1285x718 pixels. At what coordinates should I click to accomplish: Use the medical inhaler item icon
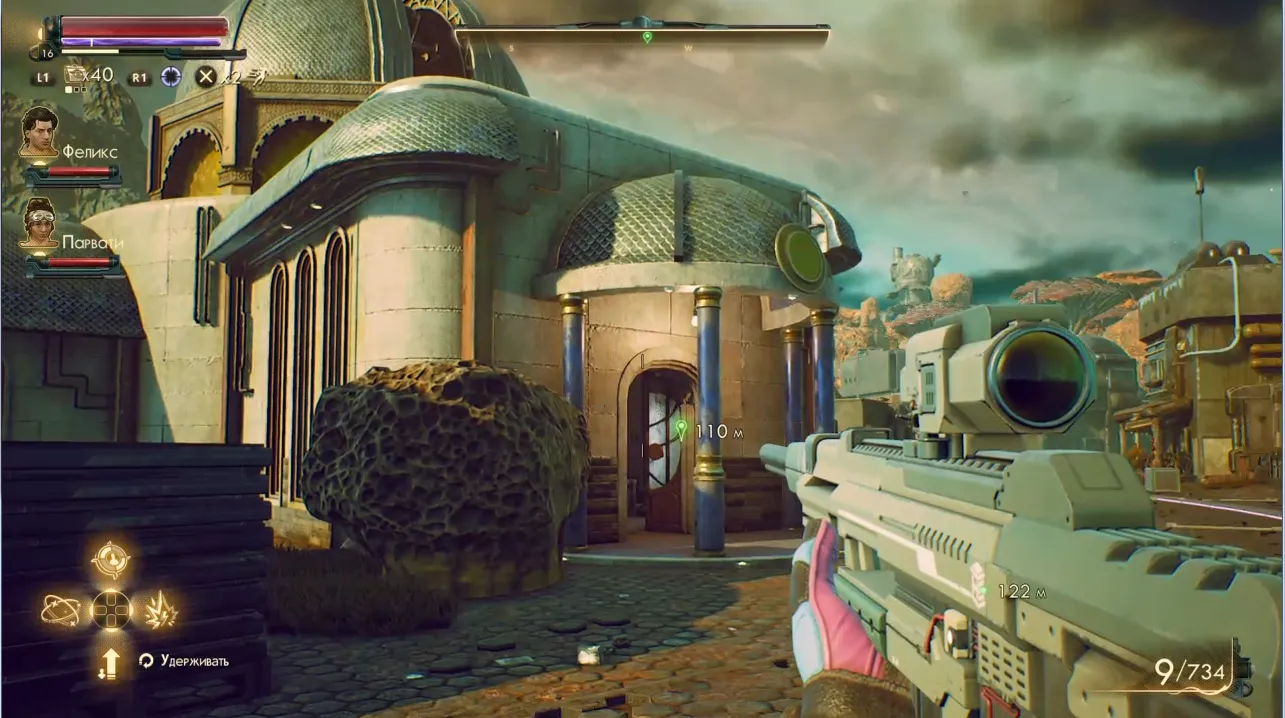point(76,74)
